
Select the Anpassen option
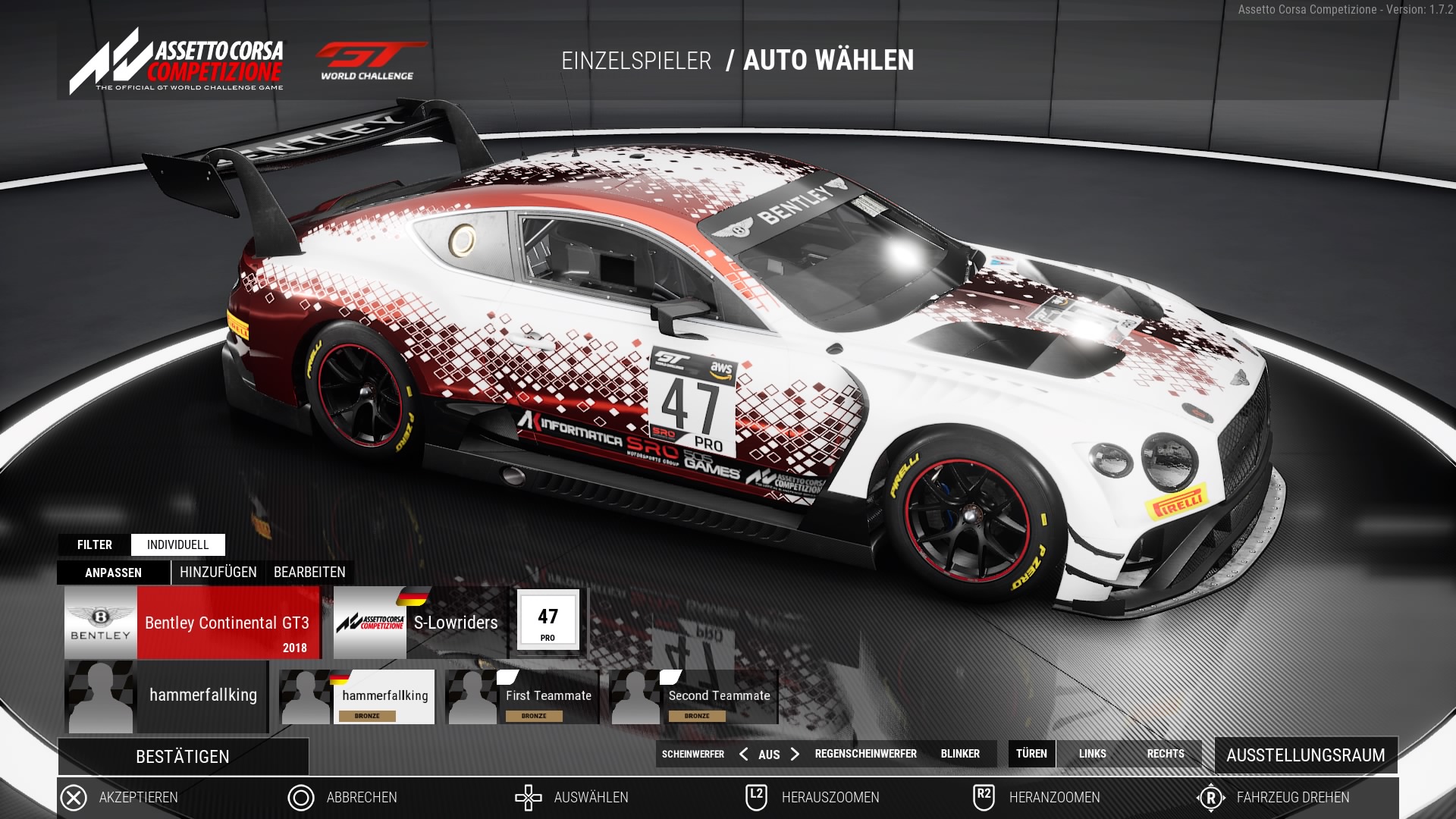pos(114,573)
